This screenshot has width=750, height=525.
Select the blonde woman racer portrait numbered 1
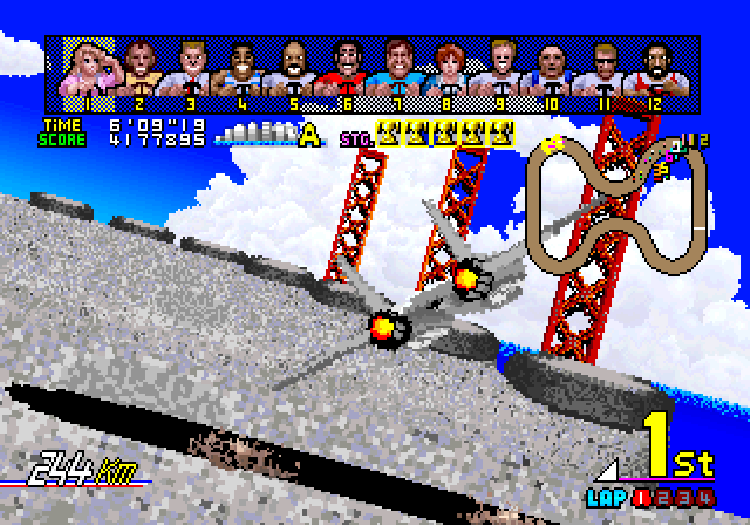point(89,72)
